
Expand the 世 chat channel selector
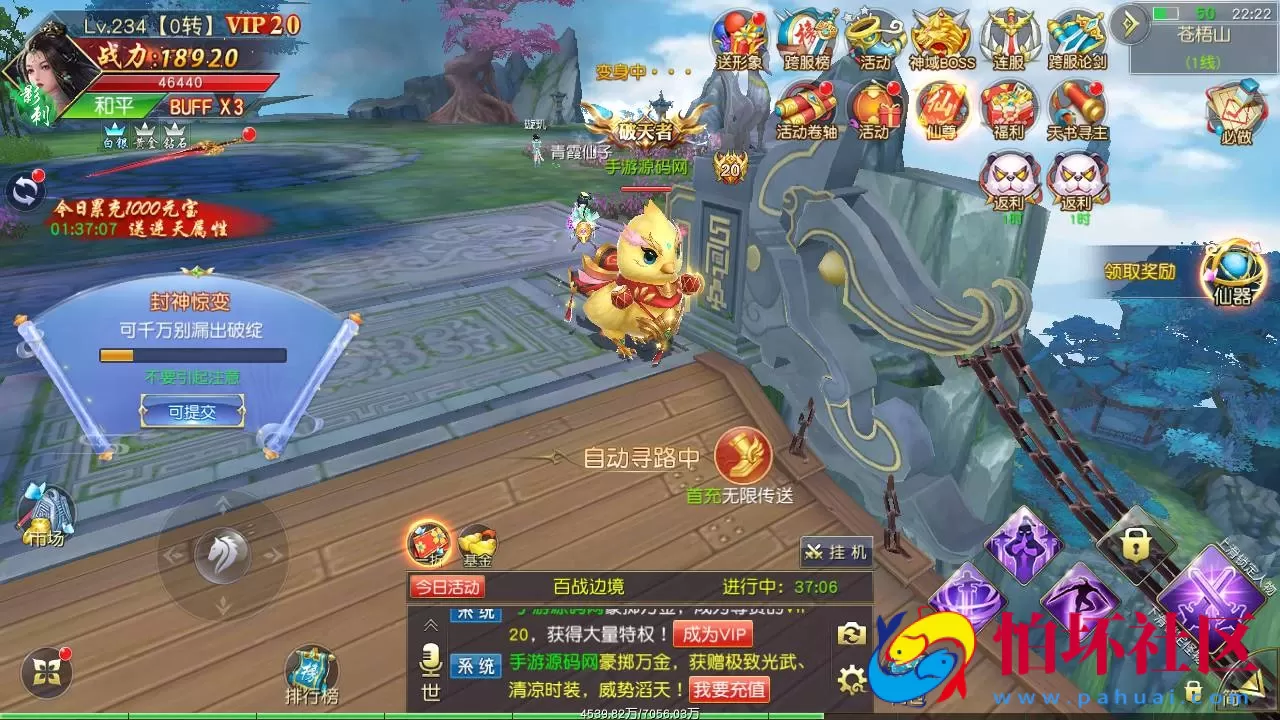click(x=429, y=690)
